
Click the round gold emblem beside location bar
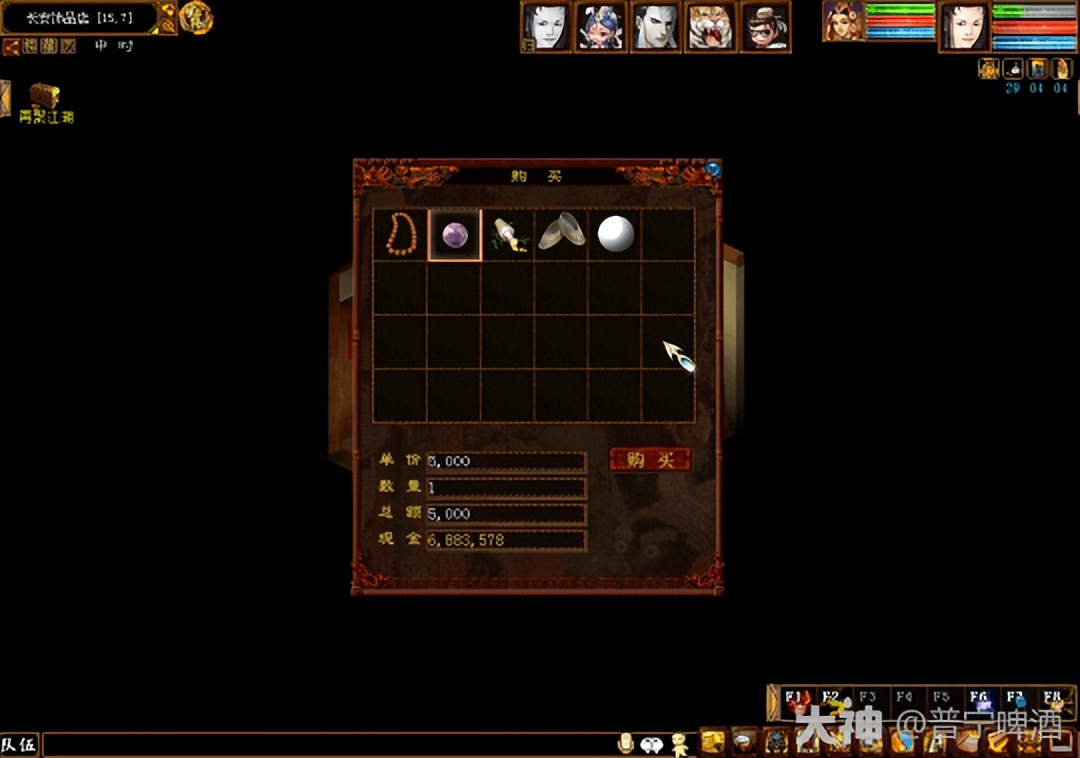click(x=196, y=18)
